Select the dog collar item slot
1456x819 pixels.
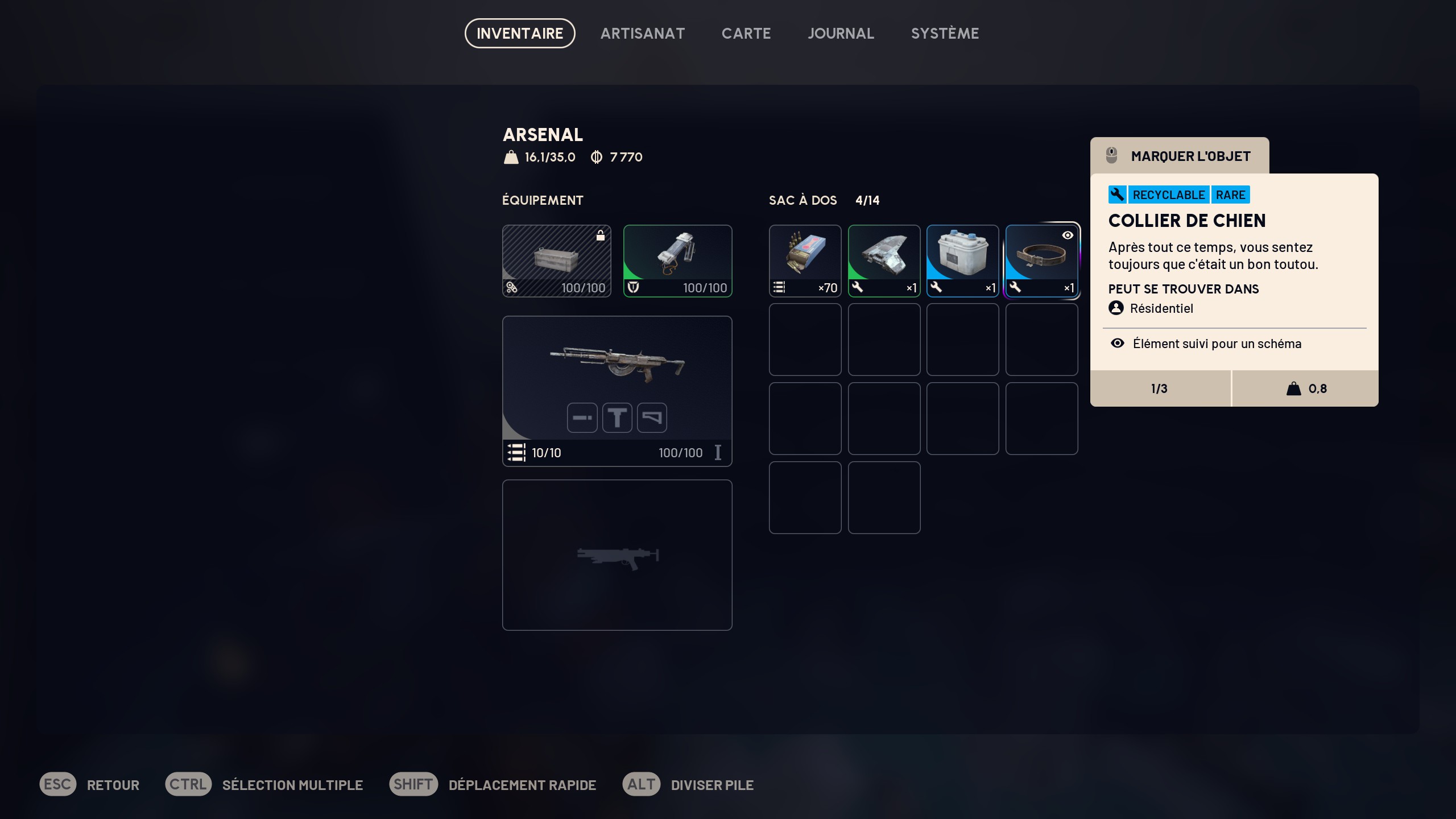tap(1041, 260)
